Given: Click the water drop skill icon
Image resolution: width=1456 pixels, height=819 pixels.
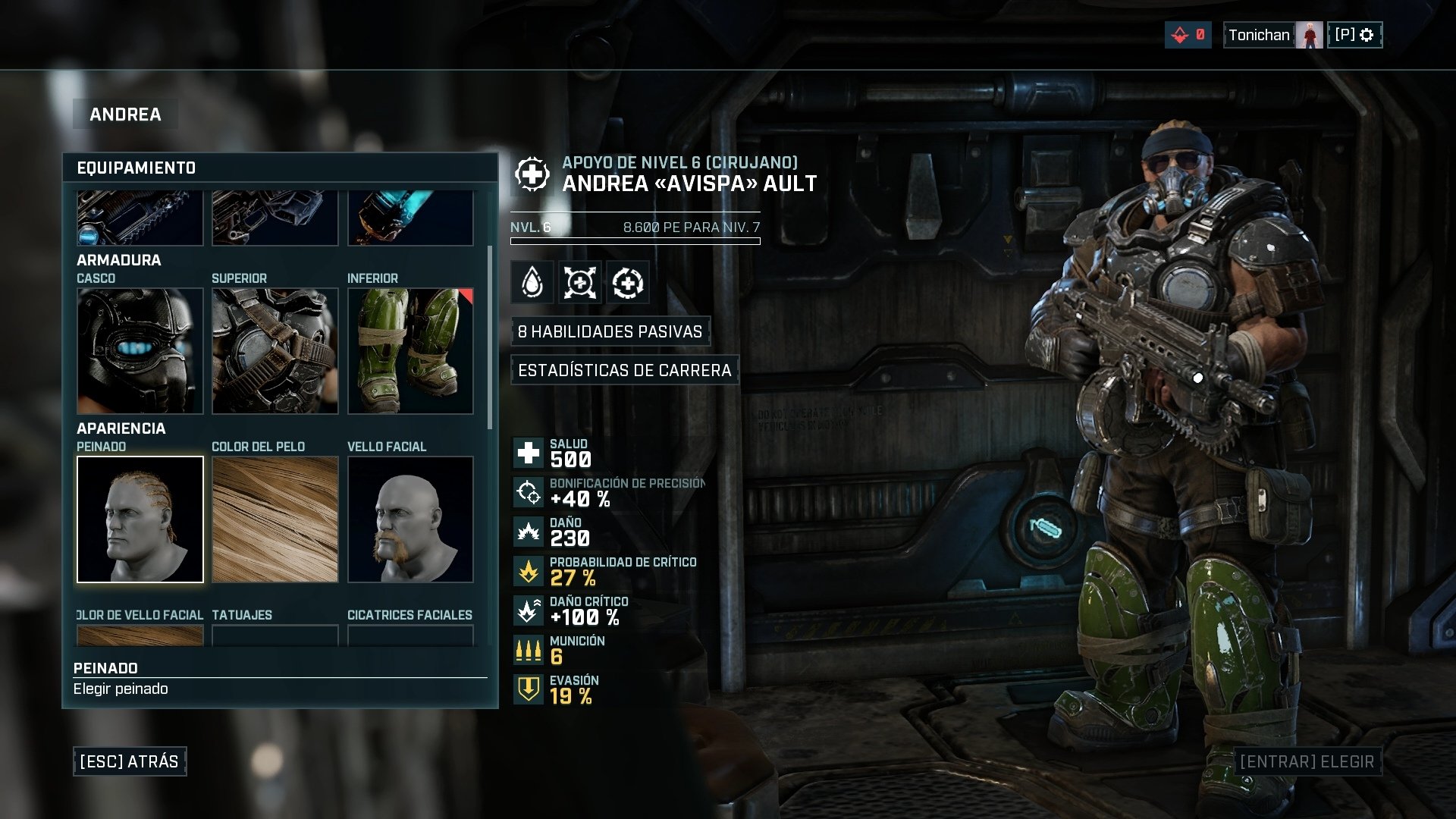Looking at the screenshot, I should tap(532, 283).
